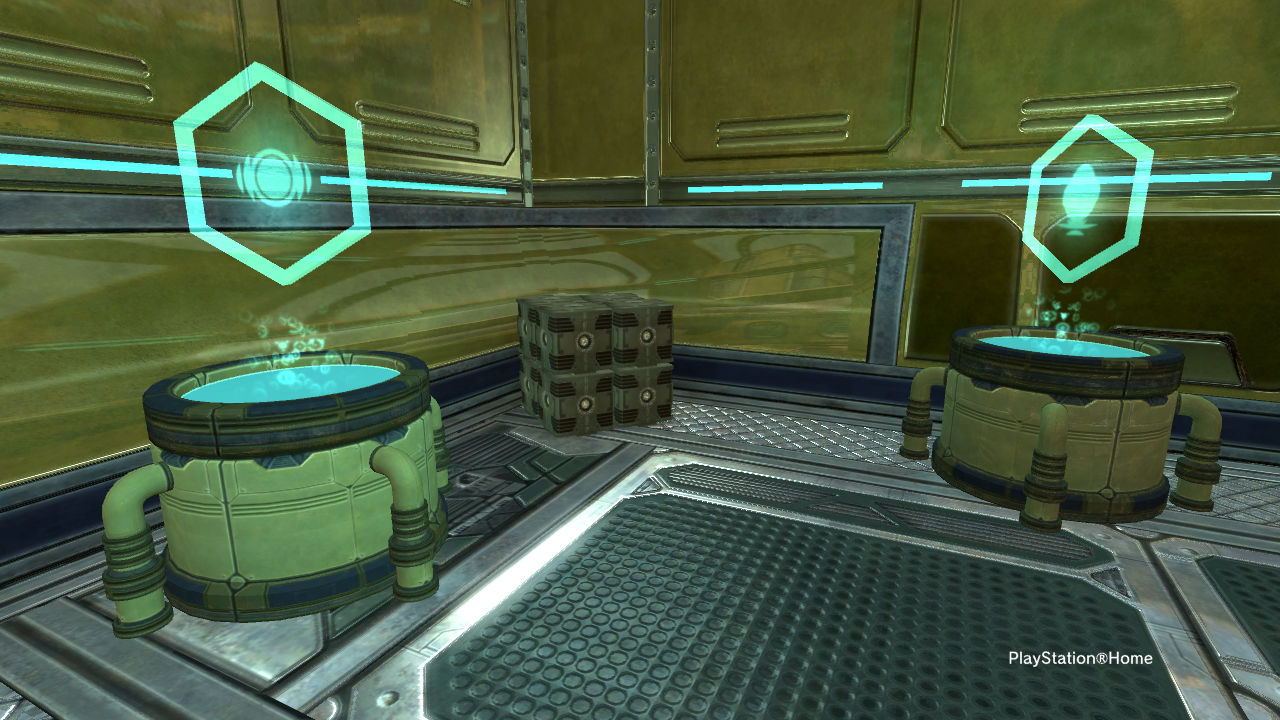Select the hexagon marker with concentric rings
The width and height of the screenshot is (1280, 720).
(x=270, y=175)
